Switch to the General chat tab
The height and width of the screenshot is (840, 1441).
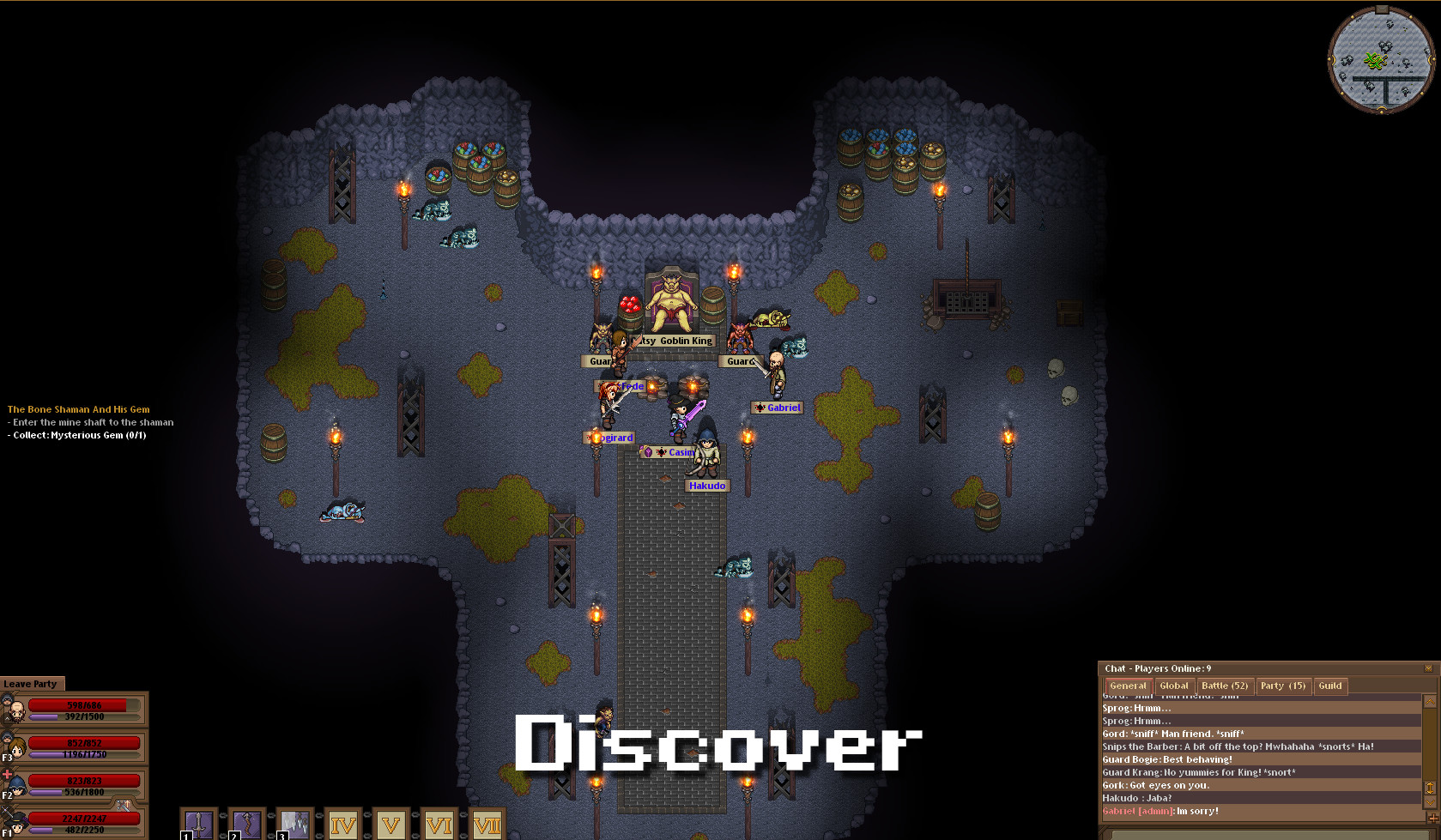coord(1128,686)
